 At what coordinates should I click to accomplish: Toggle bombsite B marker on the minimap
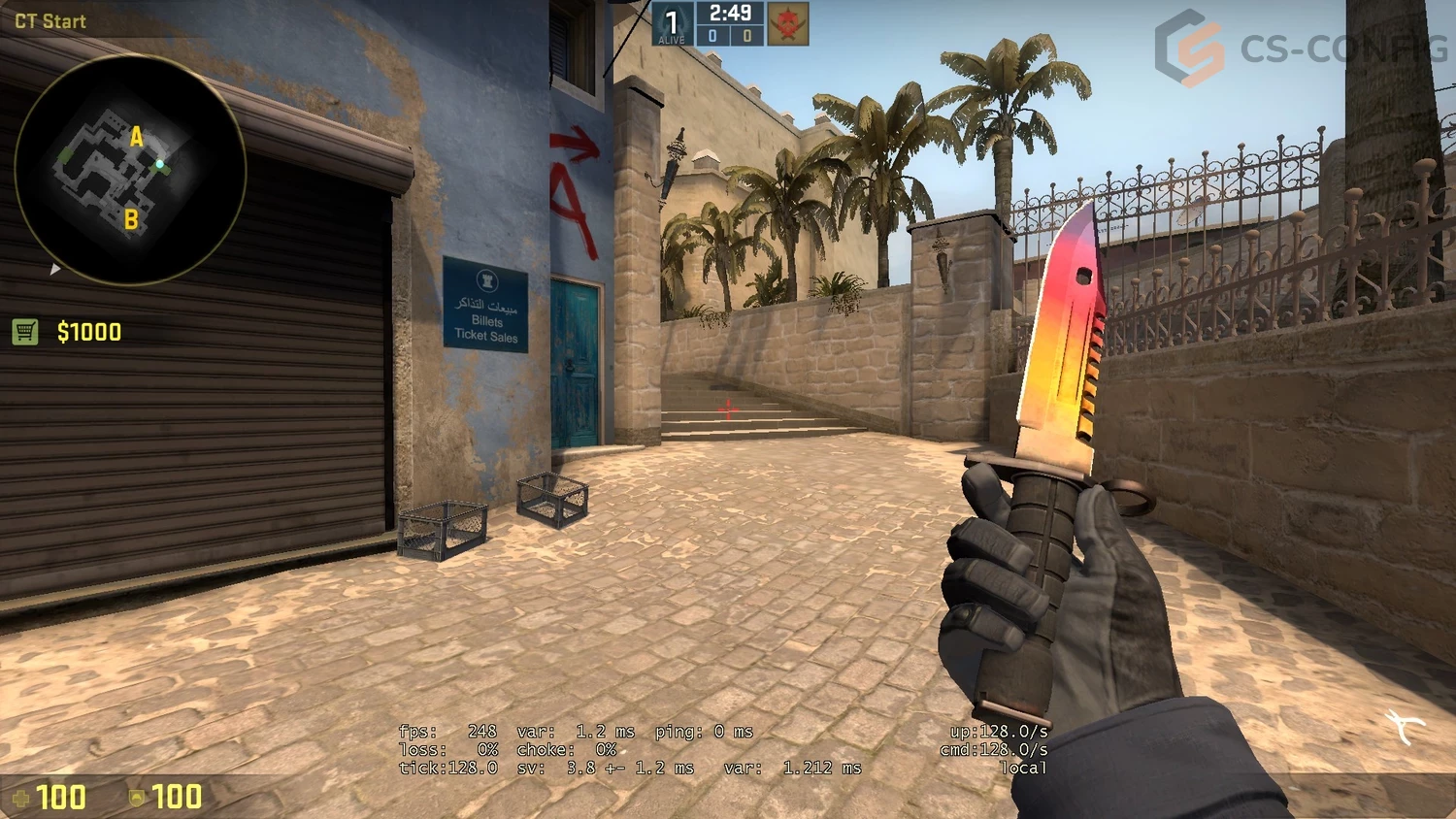[130, 217]
